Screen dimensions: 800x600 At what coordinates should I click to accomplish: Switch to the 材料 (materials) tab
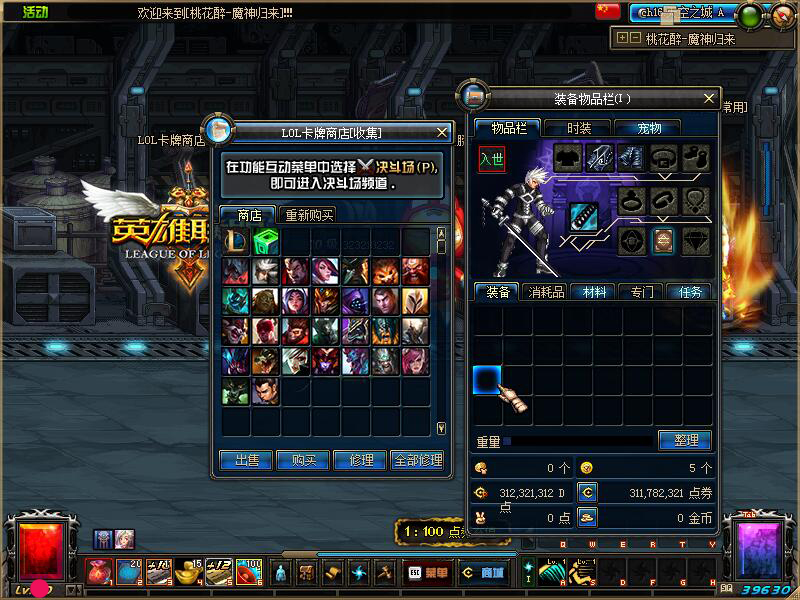(594, 292)
